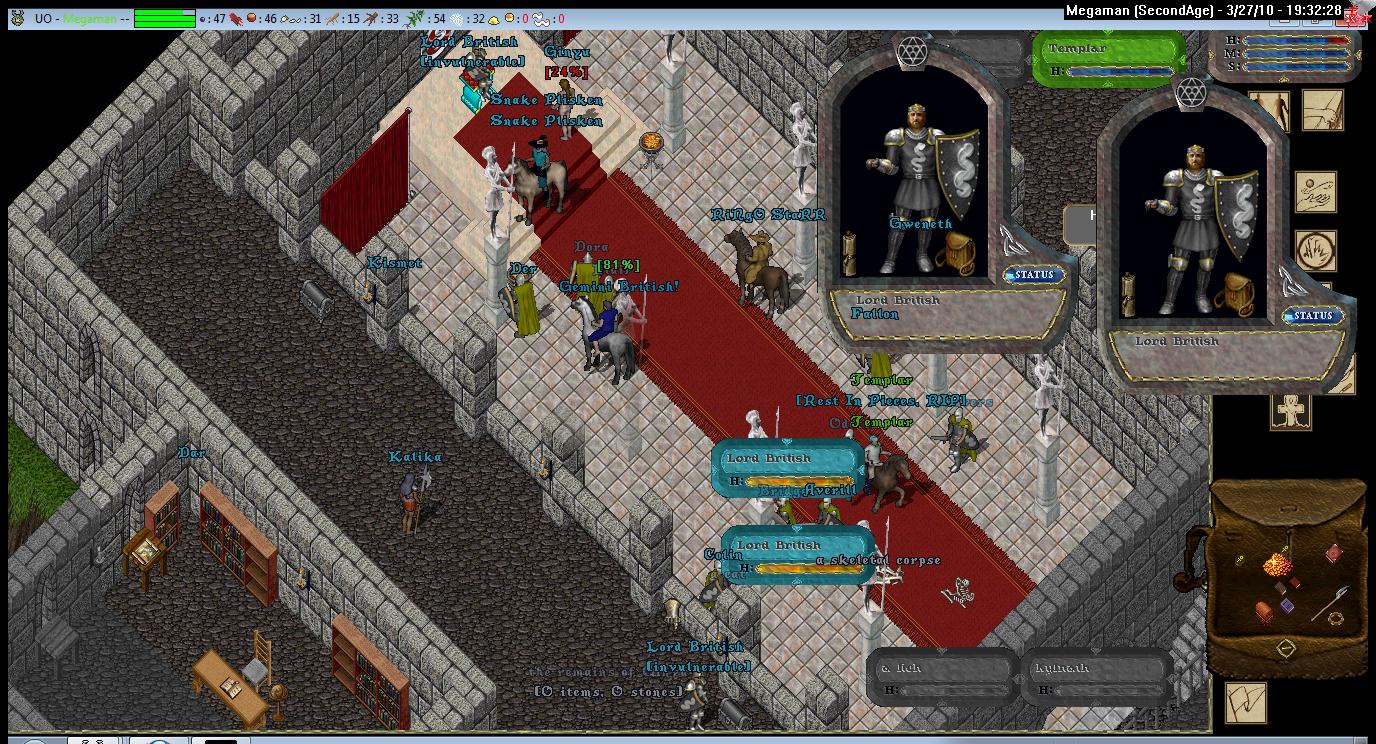Select the blue spellbook in the backpack

pos(1287,605)
